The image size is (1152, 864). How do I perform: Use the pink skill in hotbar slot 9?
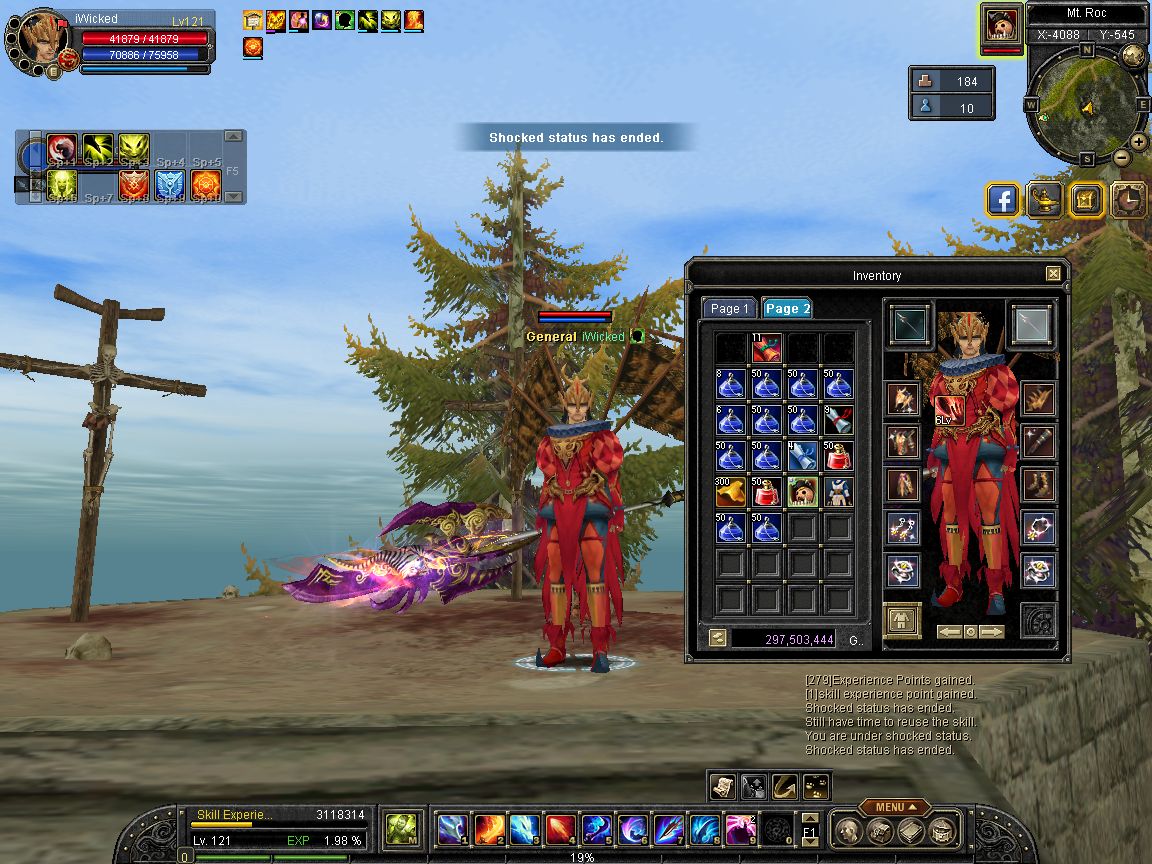pos(740,830)
